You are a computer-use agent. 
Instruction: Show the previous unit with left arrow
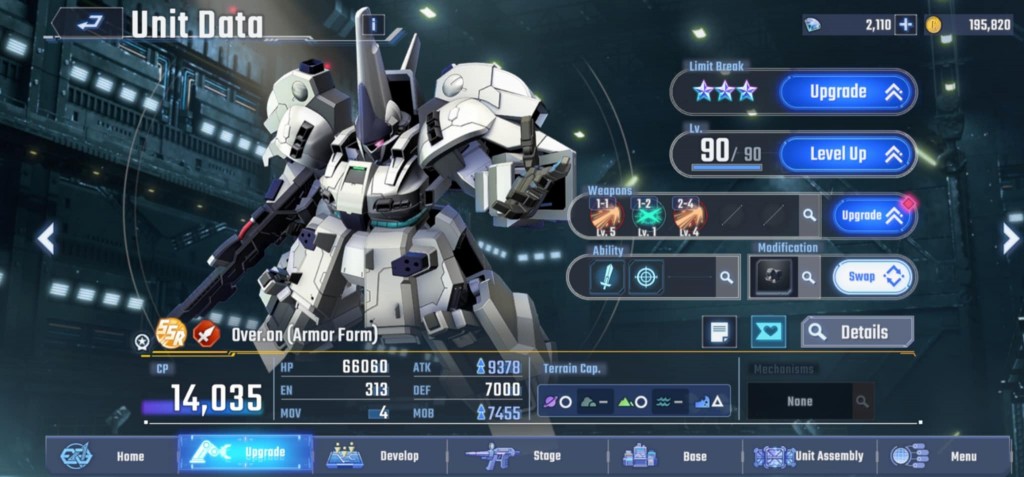point(45,238)
